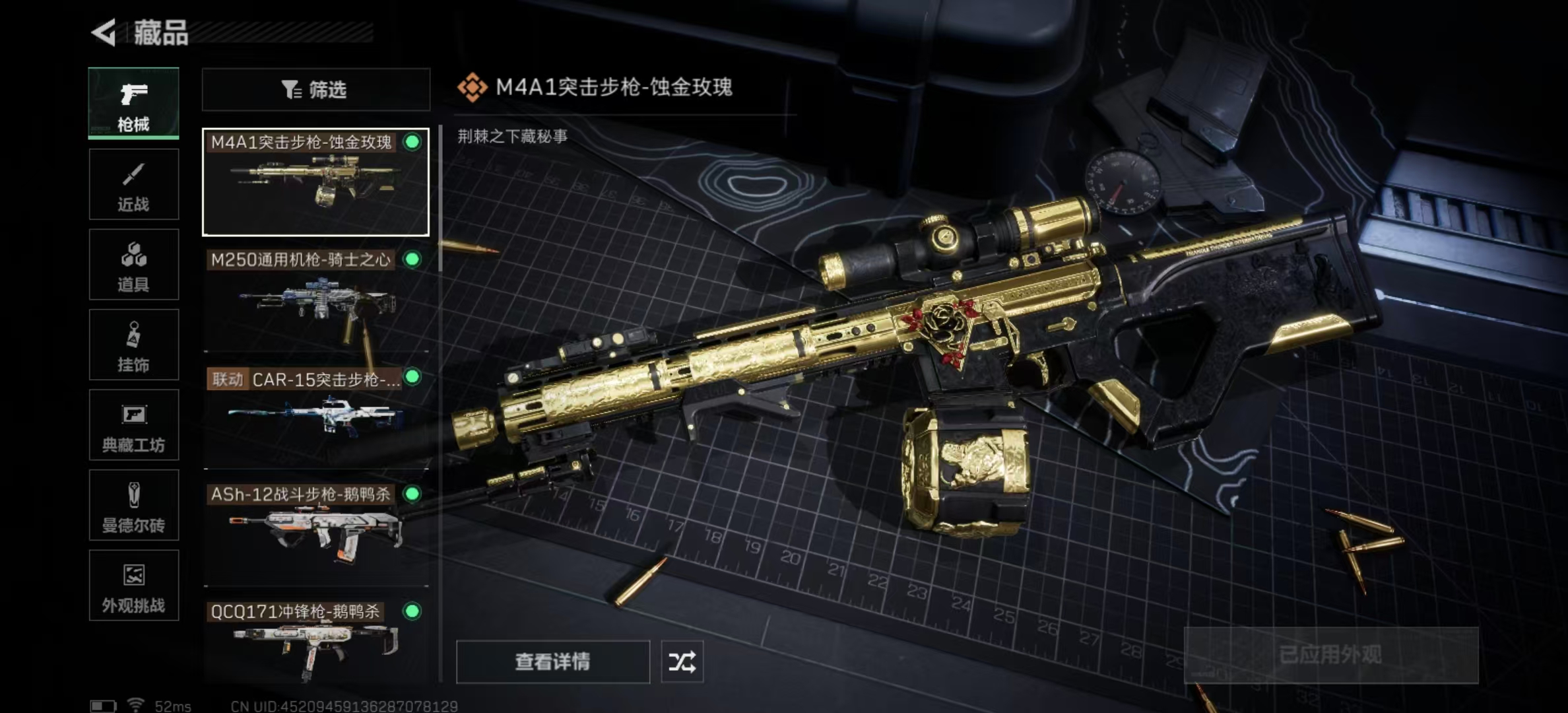Open the 外观挑战 appearance challenge tab
Image resolution: width=1568 pixels, height=713 pixels.
pyautogui.click(x=133, y=586)
